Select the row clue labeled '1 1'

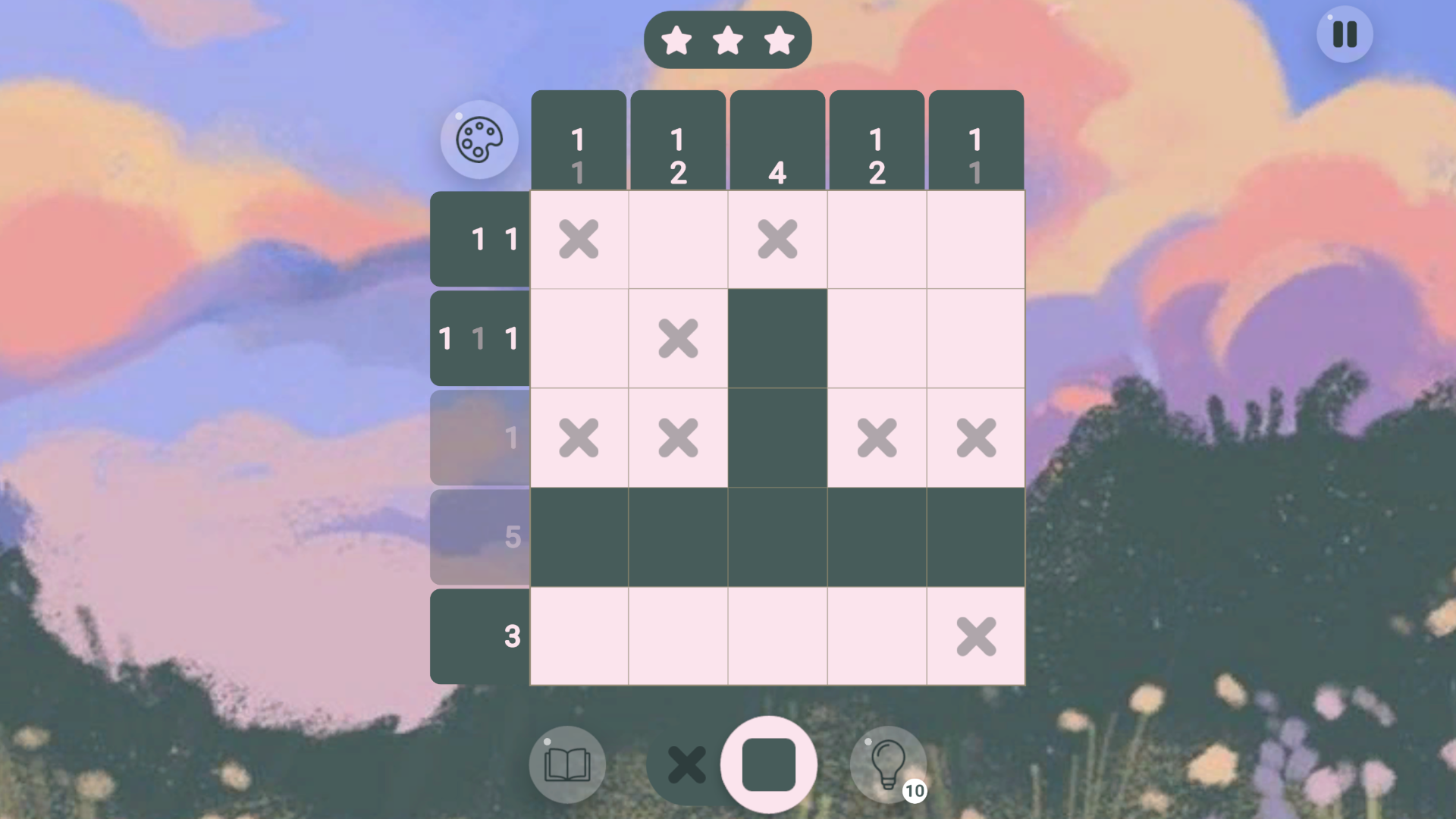click(479, 240)
